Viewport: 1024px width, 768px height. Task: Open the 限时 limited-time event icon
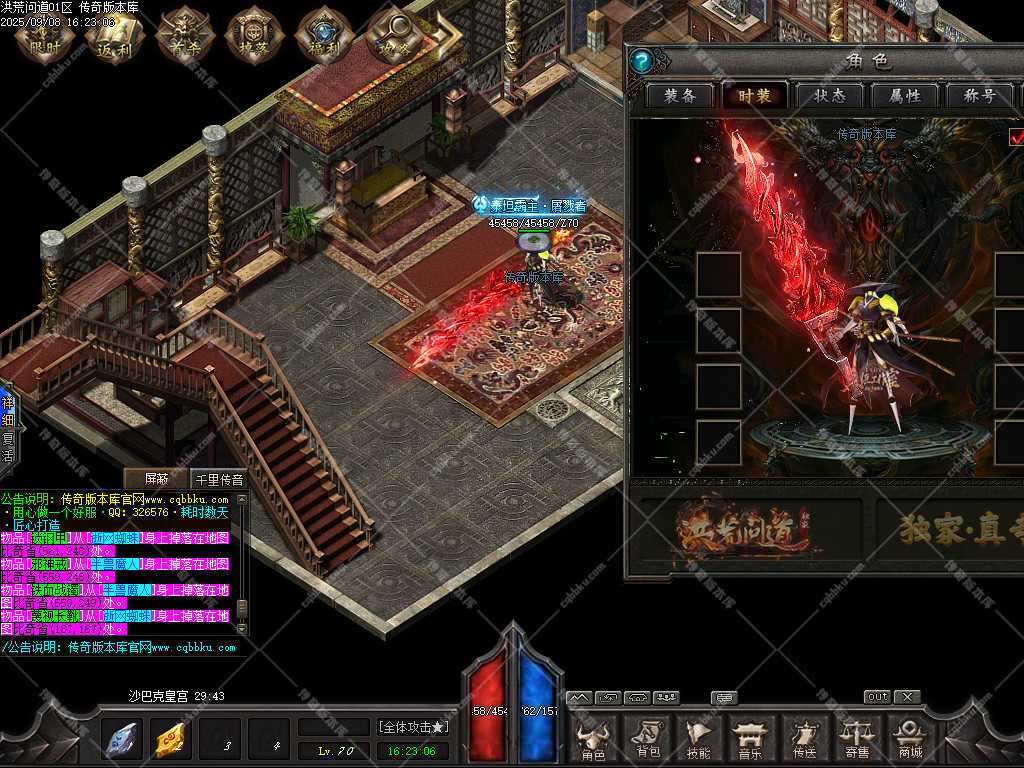pyautogui.click(x=45, y=35)
